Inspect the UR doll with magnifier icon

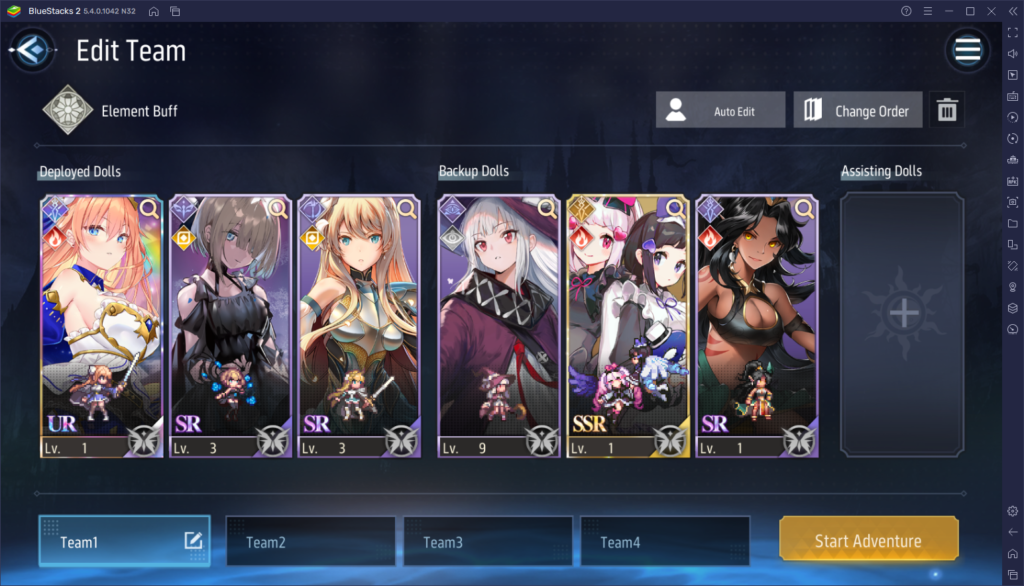coord(149,208)
